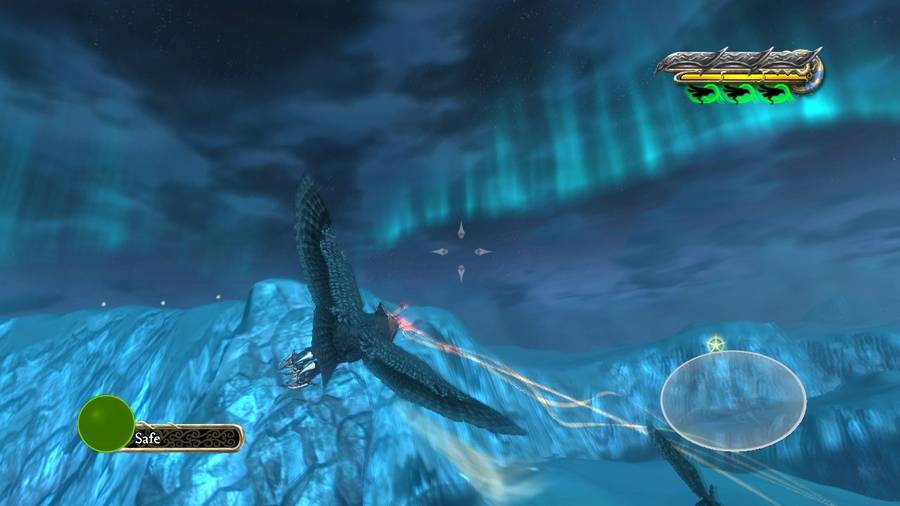The height and width of the screenshot is (506, 900).
Task: Click the oval minimap radar
Action: tap(733, 395)
